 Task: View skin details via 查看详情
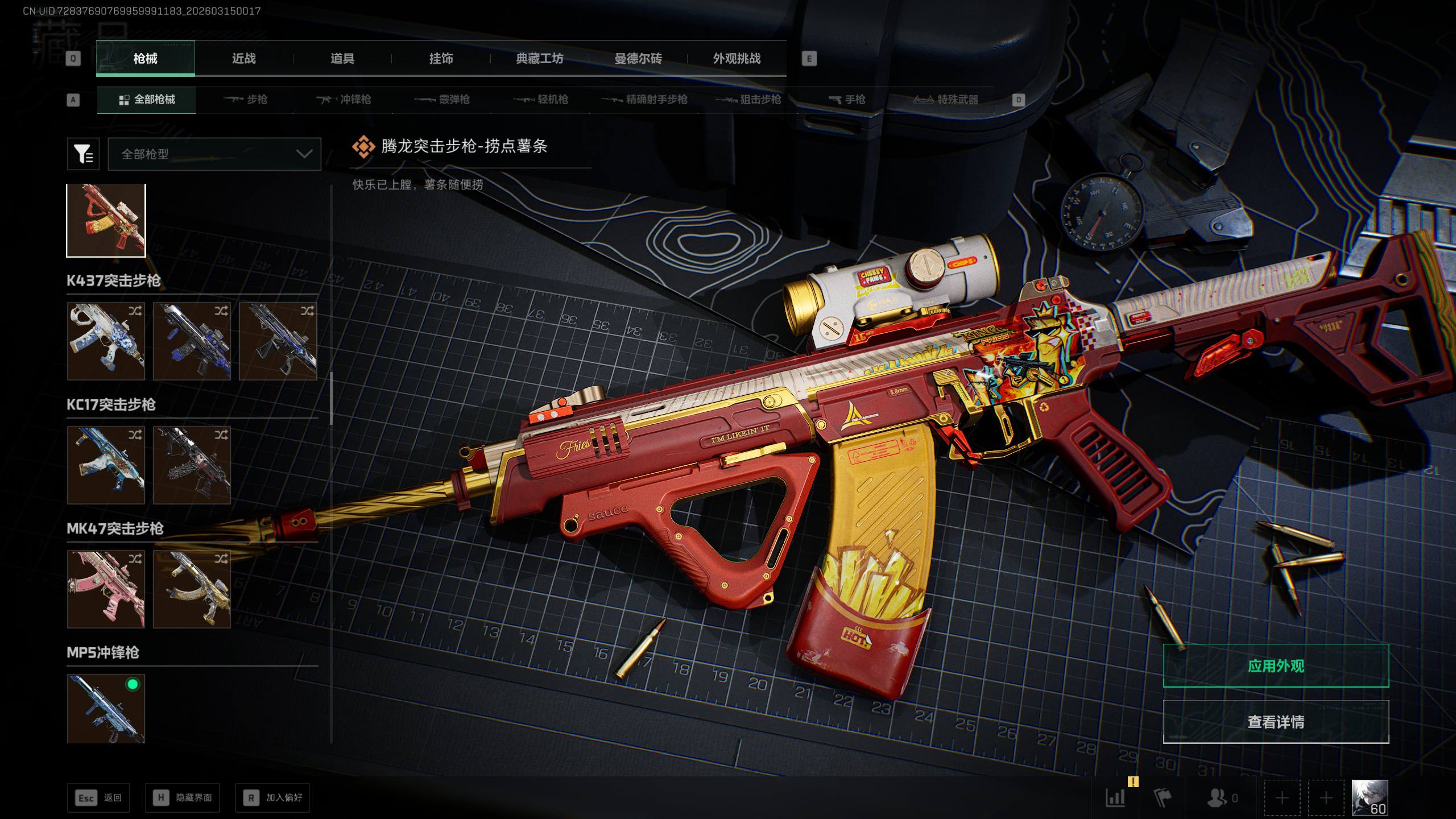click(x=1276, y=722)
